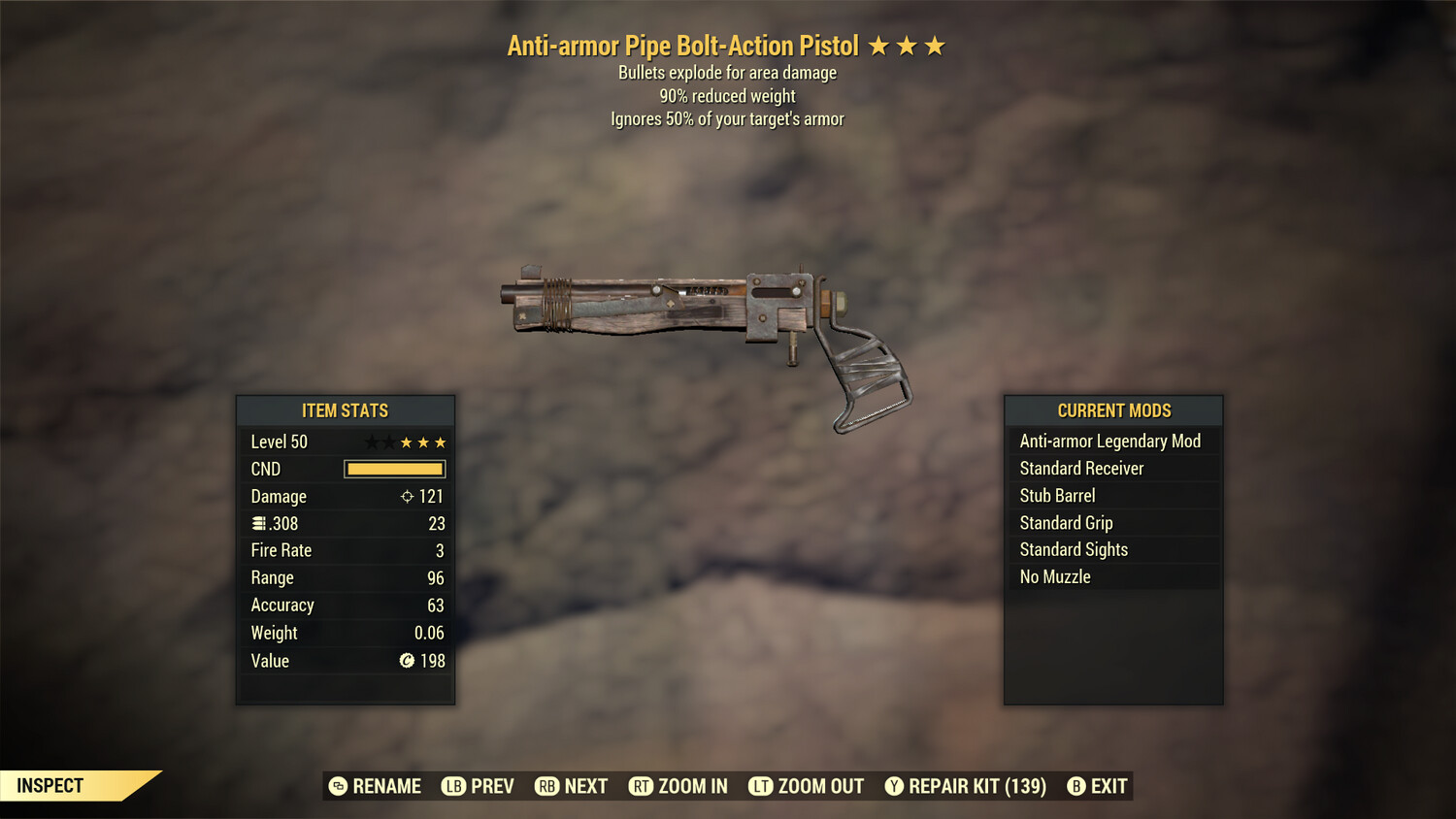1456x819 pixels.
Task: Click the rename button icon before RENAME
Action: pos(337,786)
